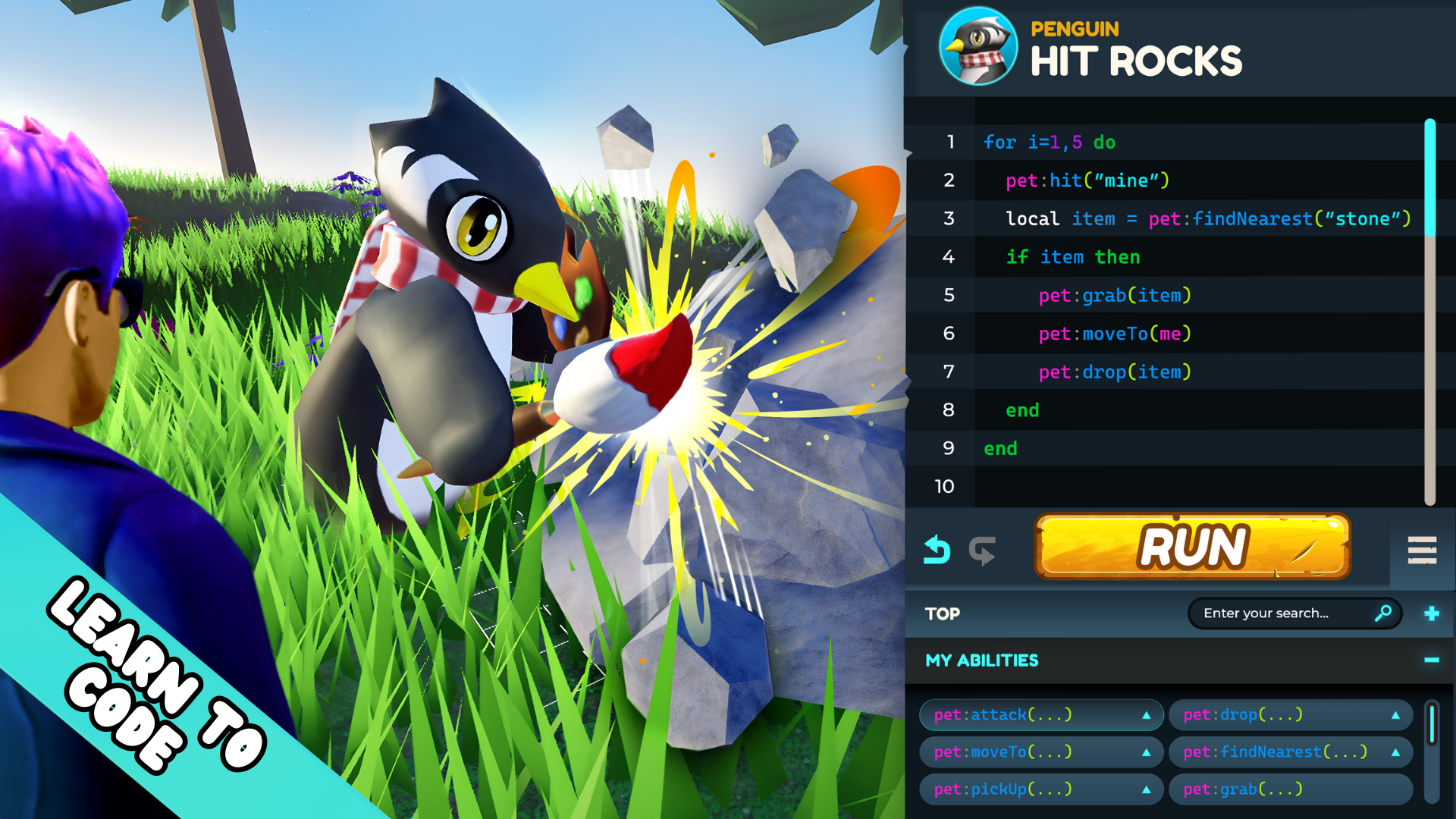Click the abilities list scrollbar

coord(1432,751)
